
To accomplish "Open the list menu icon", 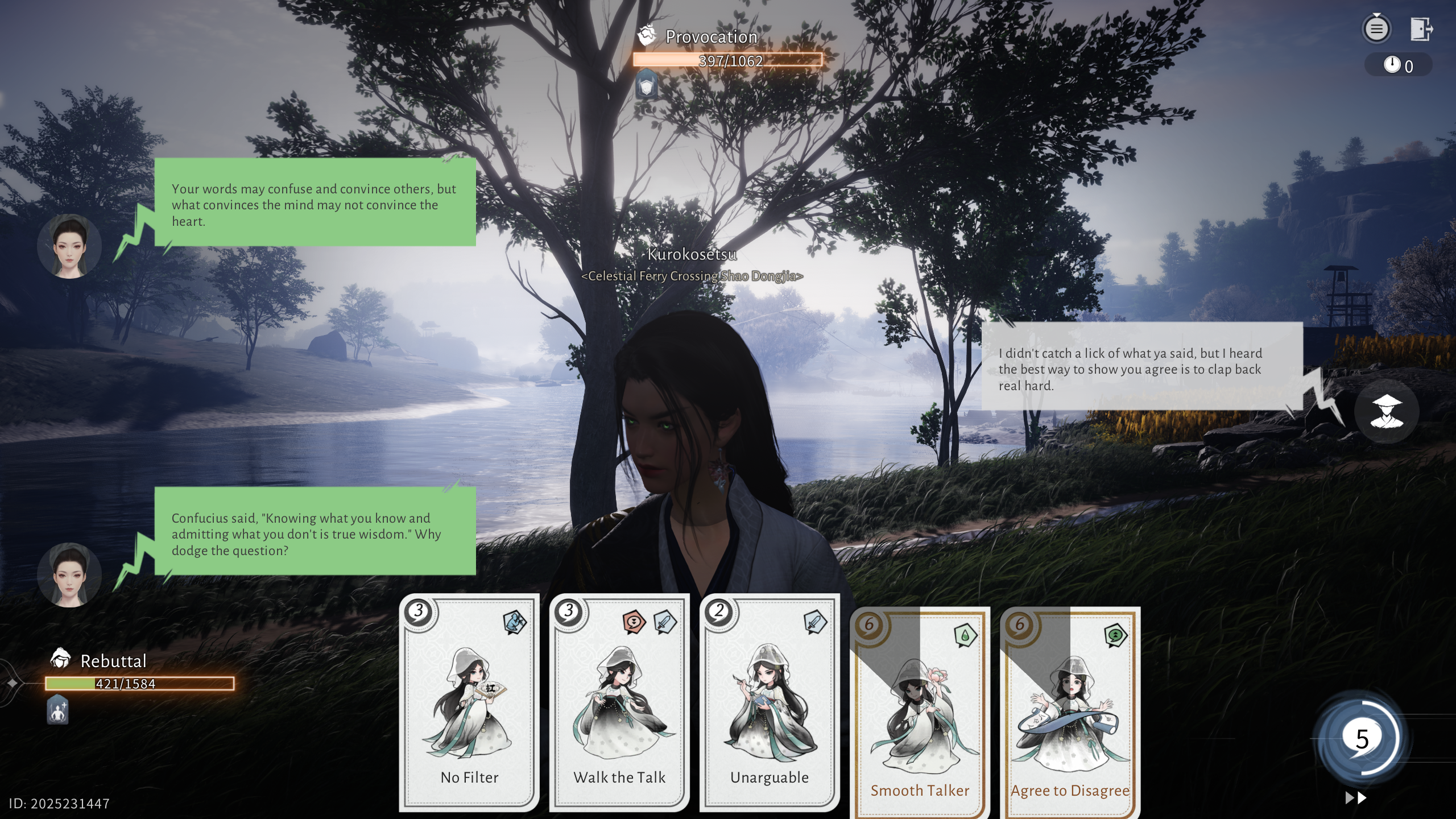I will click(1376, 28).
